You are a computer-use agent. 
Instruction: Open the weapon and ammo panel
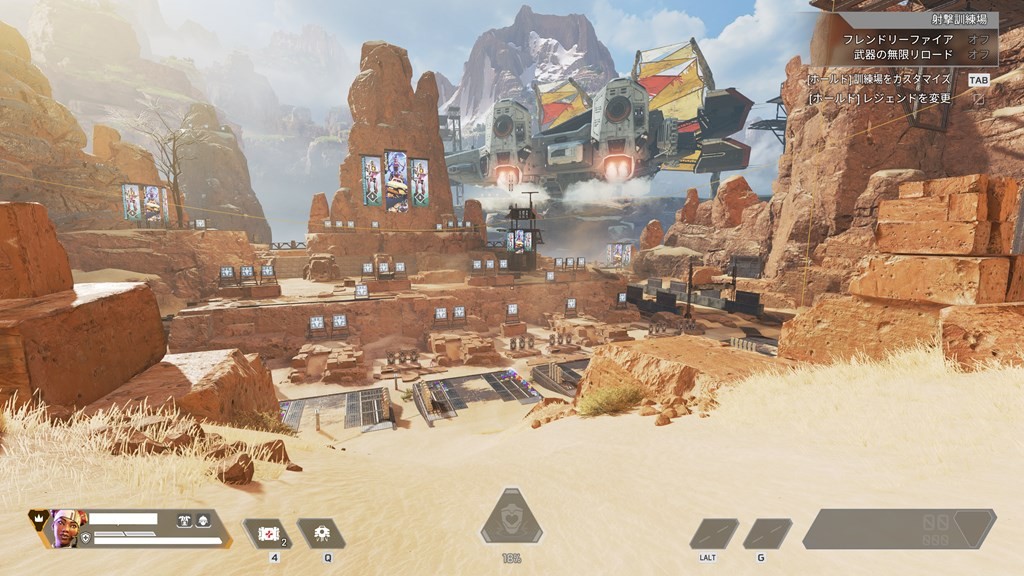[898, 529]
